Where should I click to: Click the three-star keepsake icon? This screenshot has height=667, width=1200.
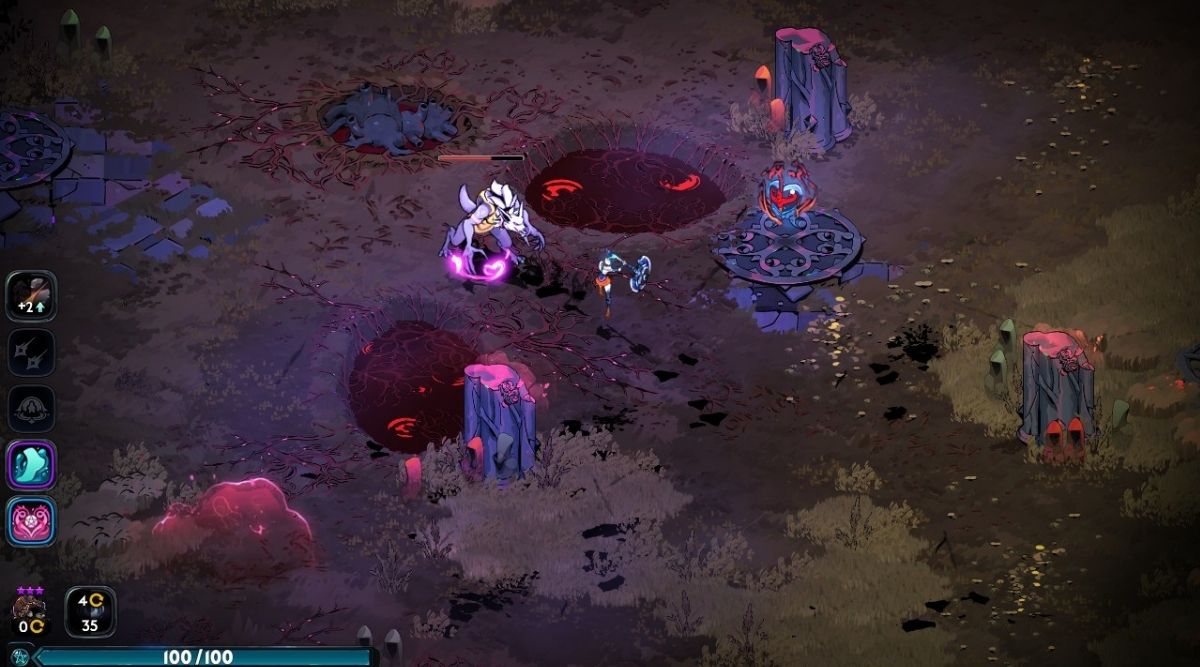pyautogui.click(x=29, y=609)
